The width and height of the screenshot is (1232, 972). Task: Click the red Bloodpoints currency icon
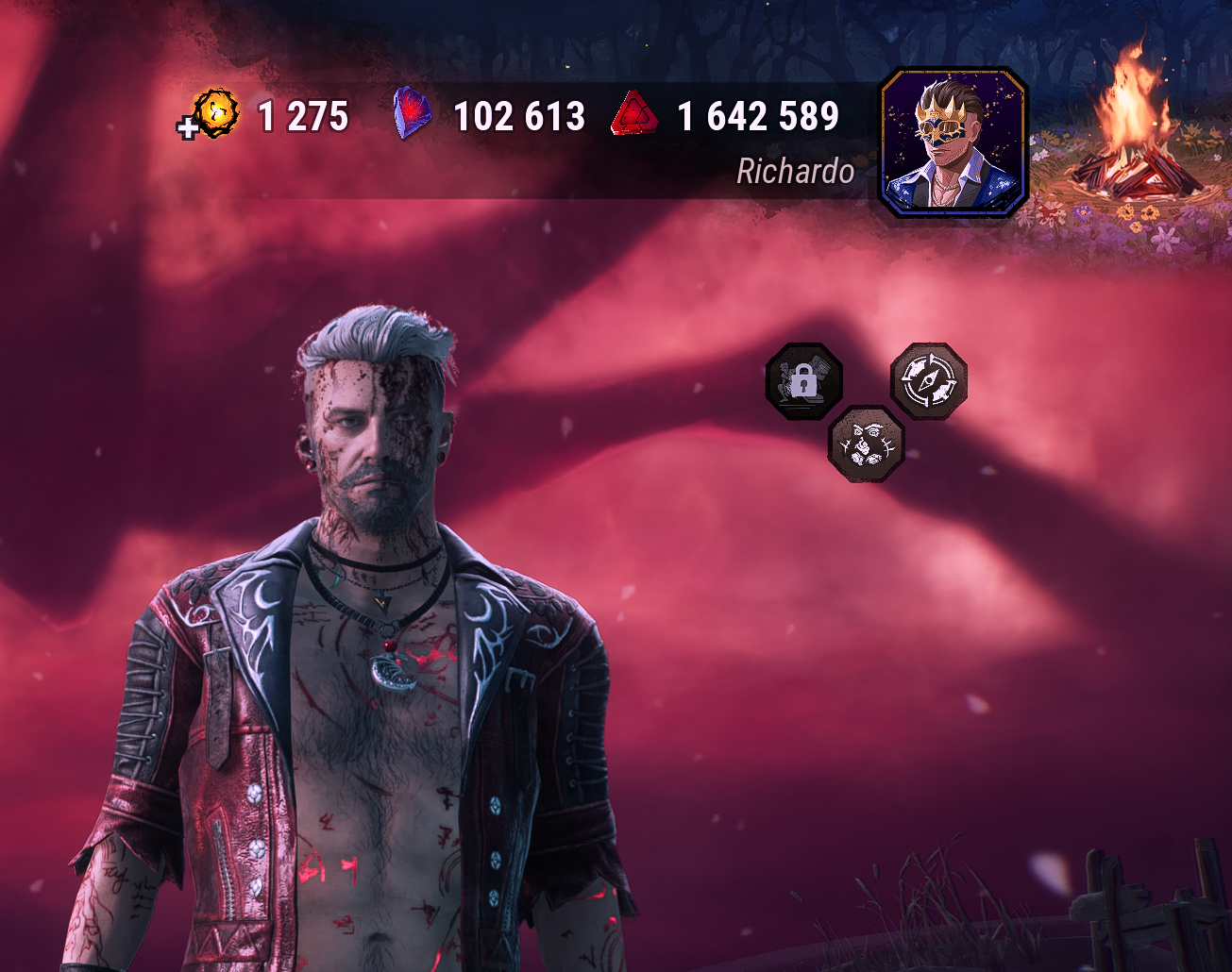tap(634, 116)
